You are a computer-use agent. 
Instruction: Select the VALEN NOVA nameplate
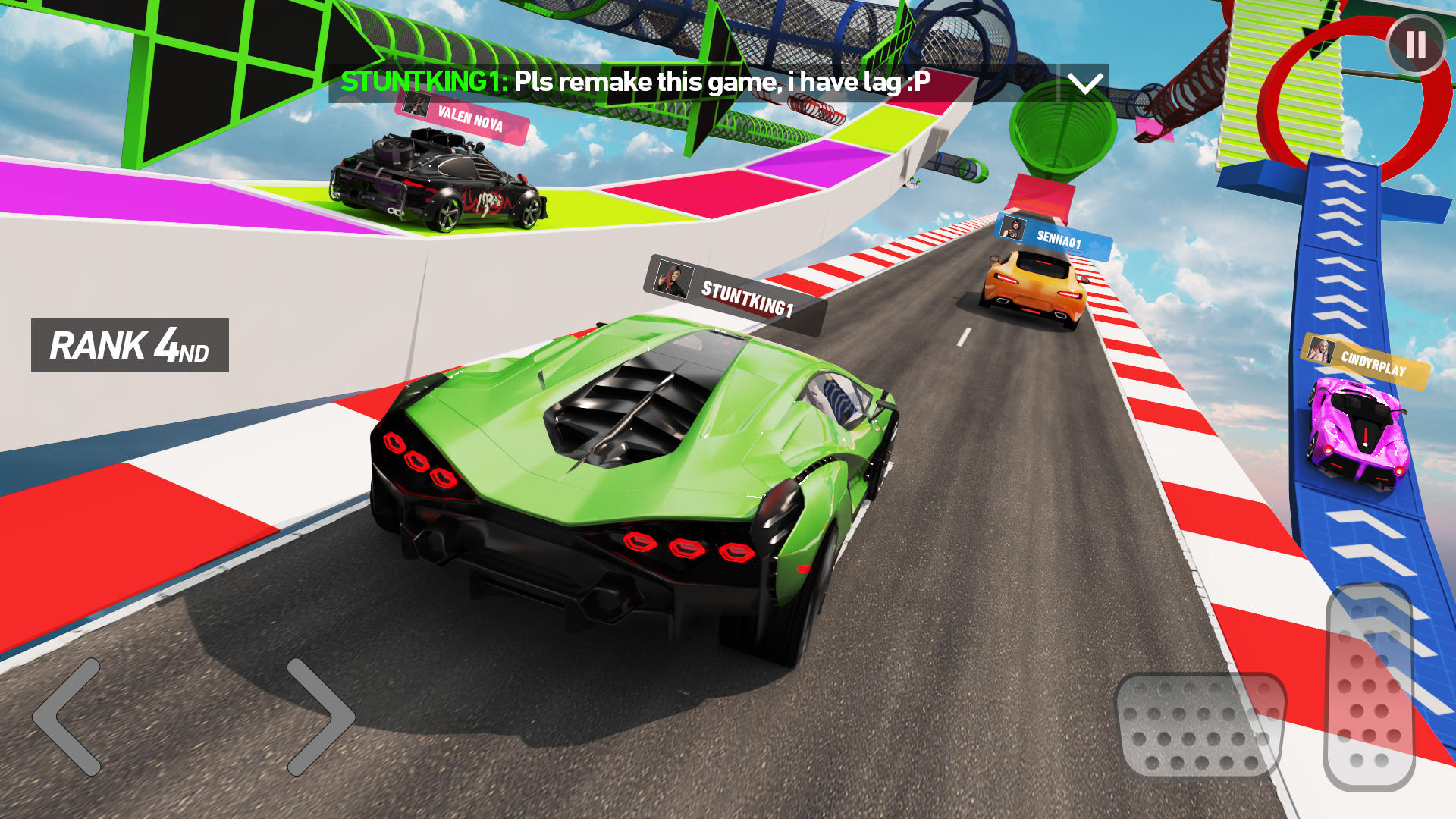[470, 118]
